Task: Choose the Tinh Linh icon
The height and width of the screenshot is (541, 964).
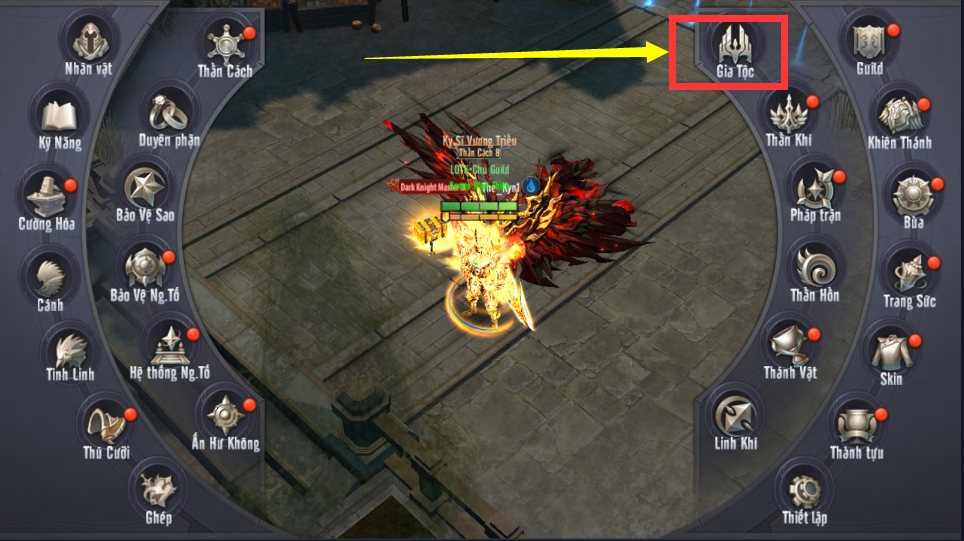Action: tap(70, 348)
